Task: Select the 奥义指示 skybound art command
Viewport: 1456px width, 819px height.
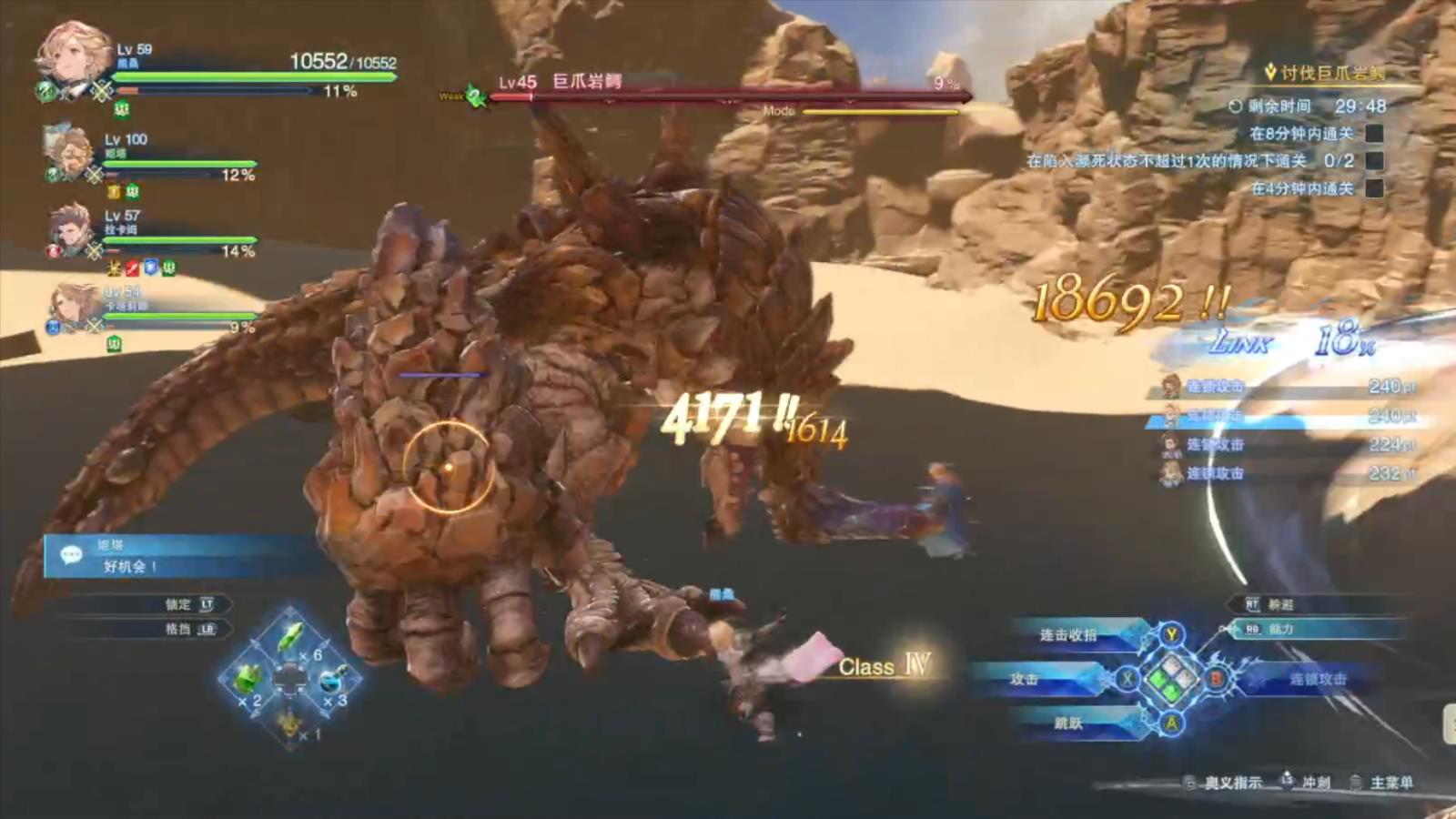Action: [1233, 783]
